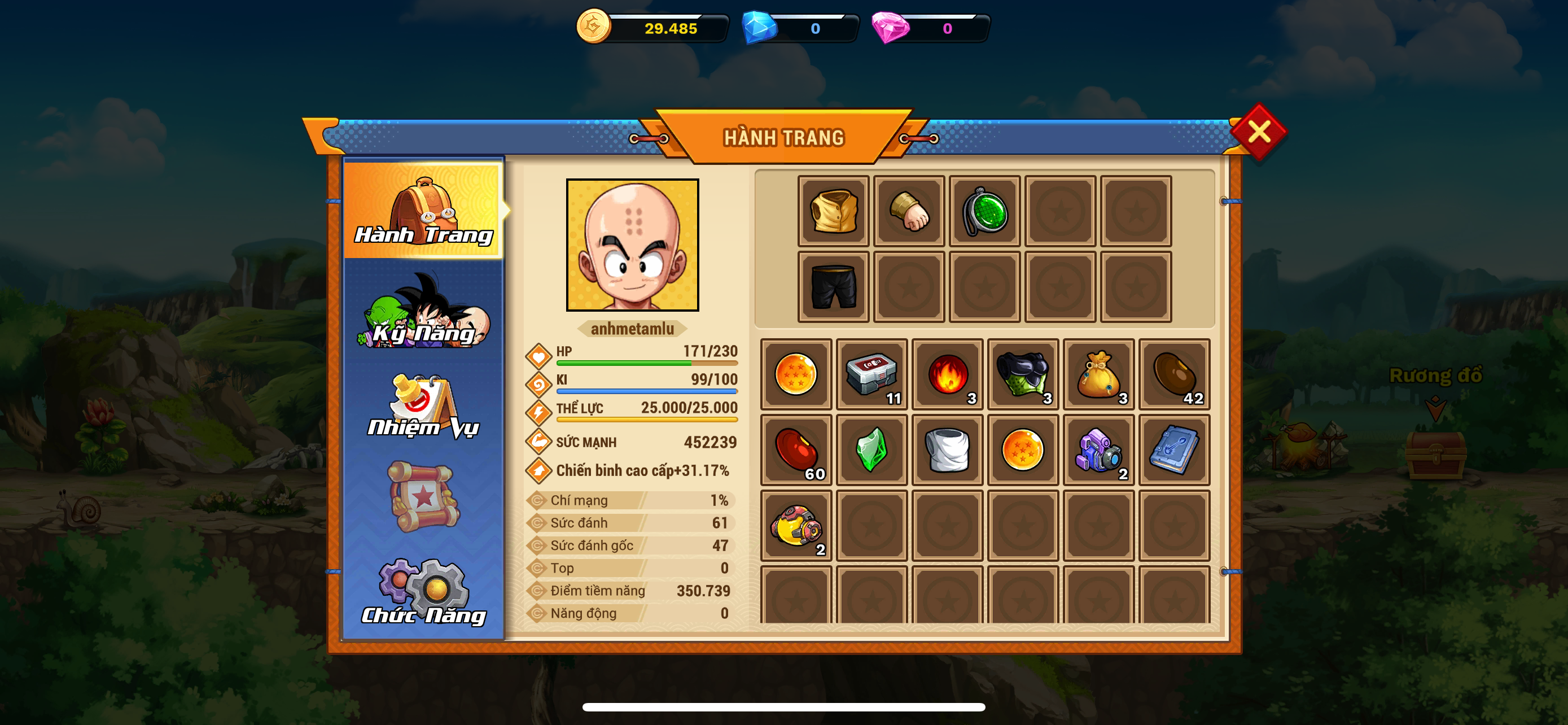Select the green crystal gem item
1568x725 pixels.
coord(871,450)
